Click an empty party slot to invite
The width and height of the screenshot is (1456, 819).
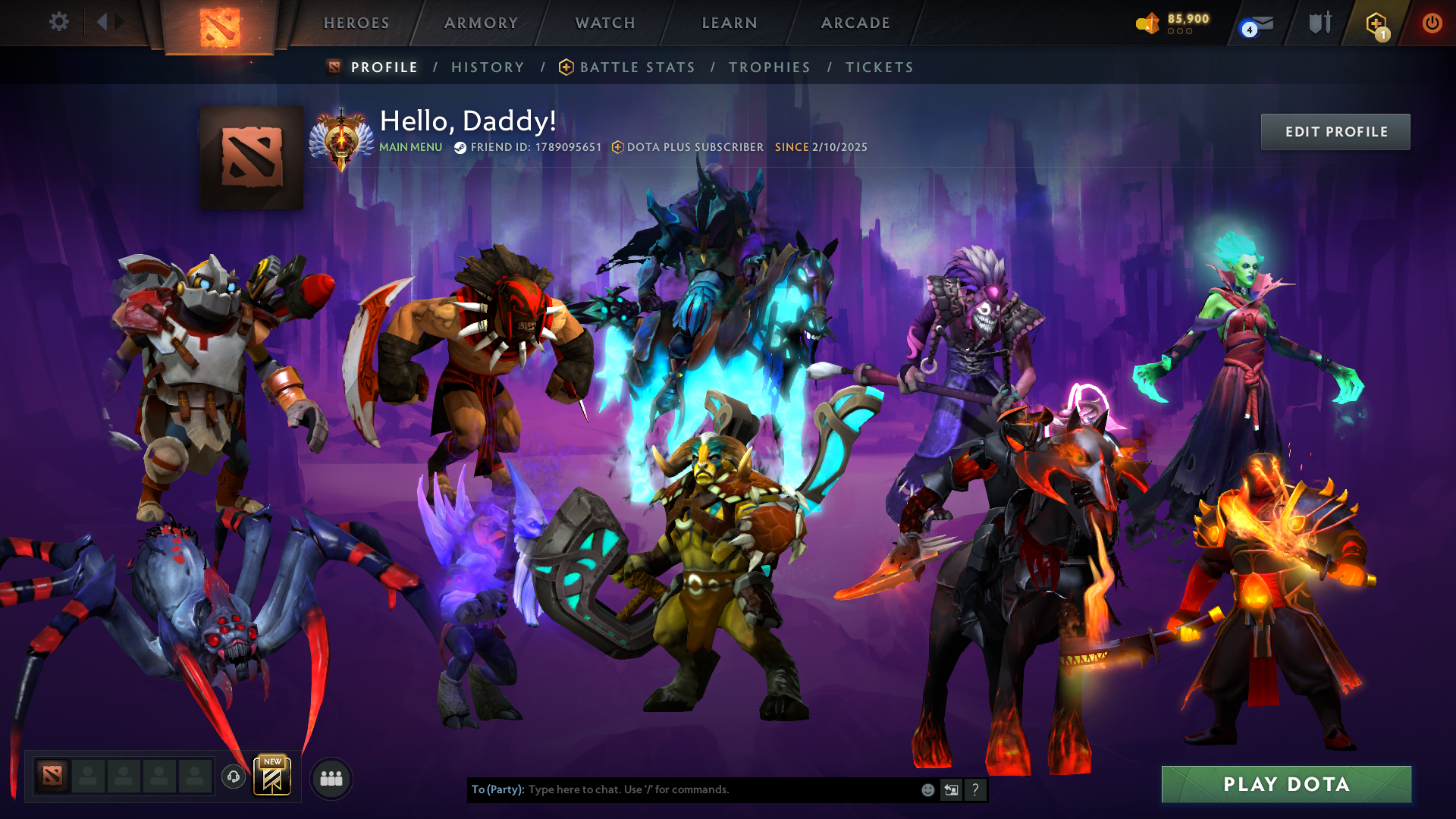tap(86, 777)
